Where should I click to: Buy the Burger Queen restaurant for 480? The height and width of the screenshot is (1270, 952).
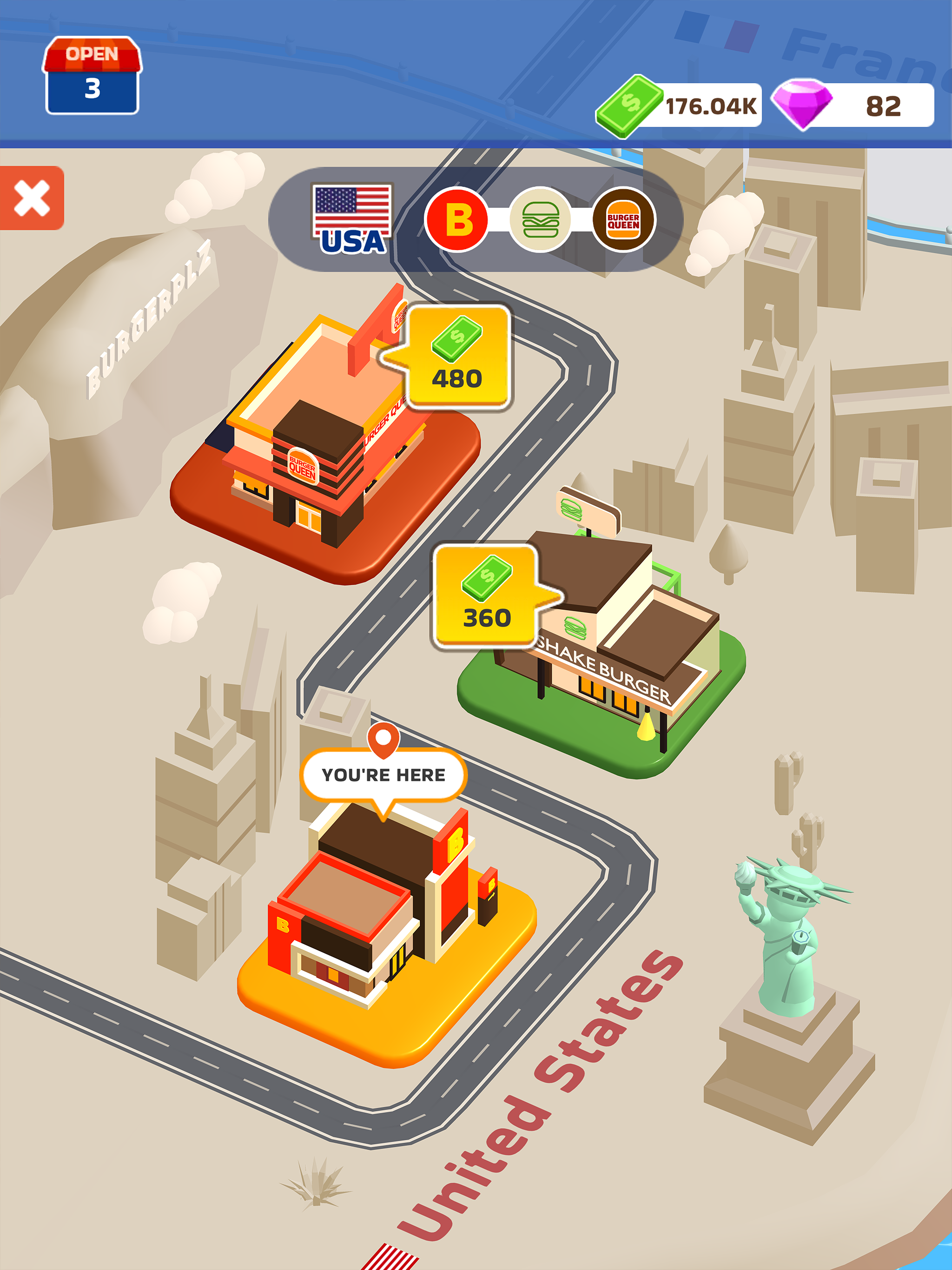(458, 357)
